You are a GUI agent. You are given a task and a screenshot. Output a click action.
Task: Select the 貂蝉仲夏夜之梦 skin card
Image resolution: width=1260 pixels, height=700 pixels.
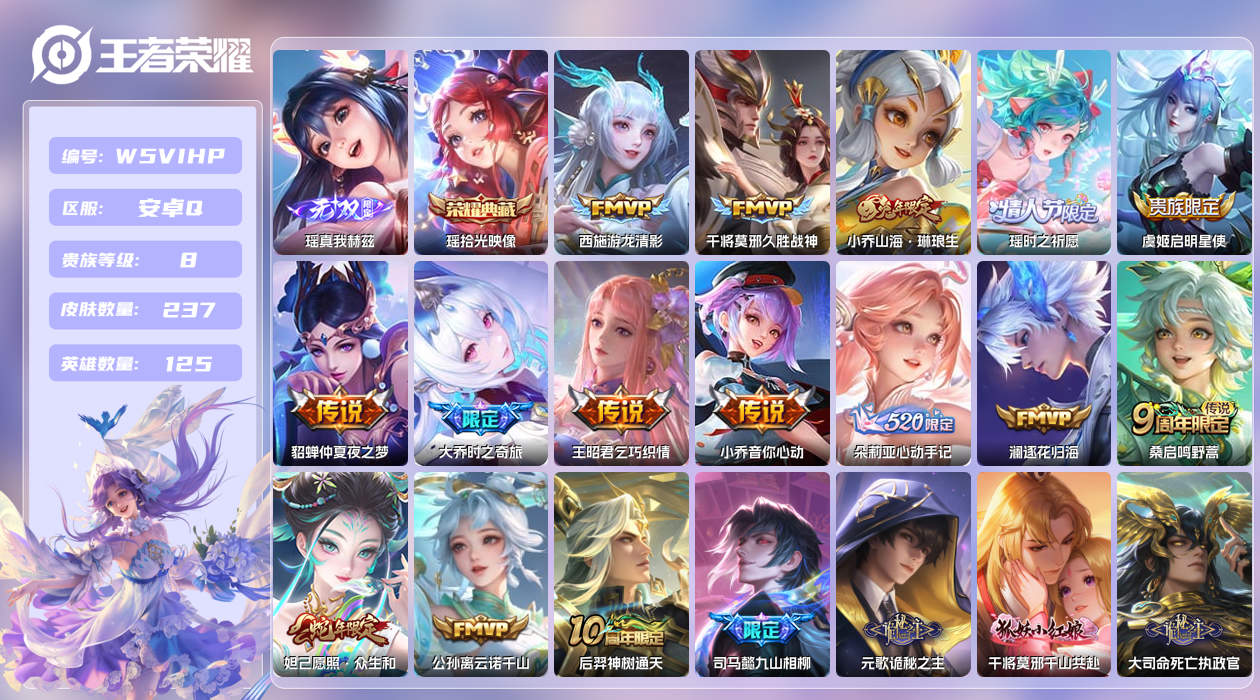coord(340,363)
